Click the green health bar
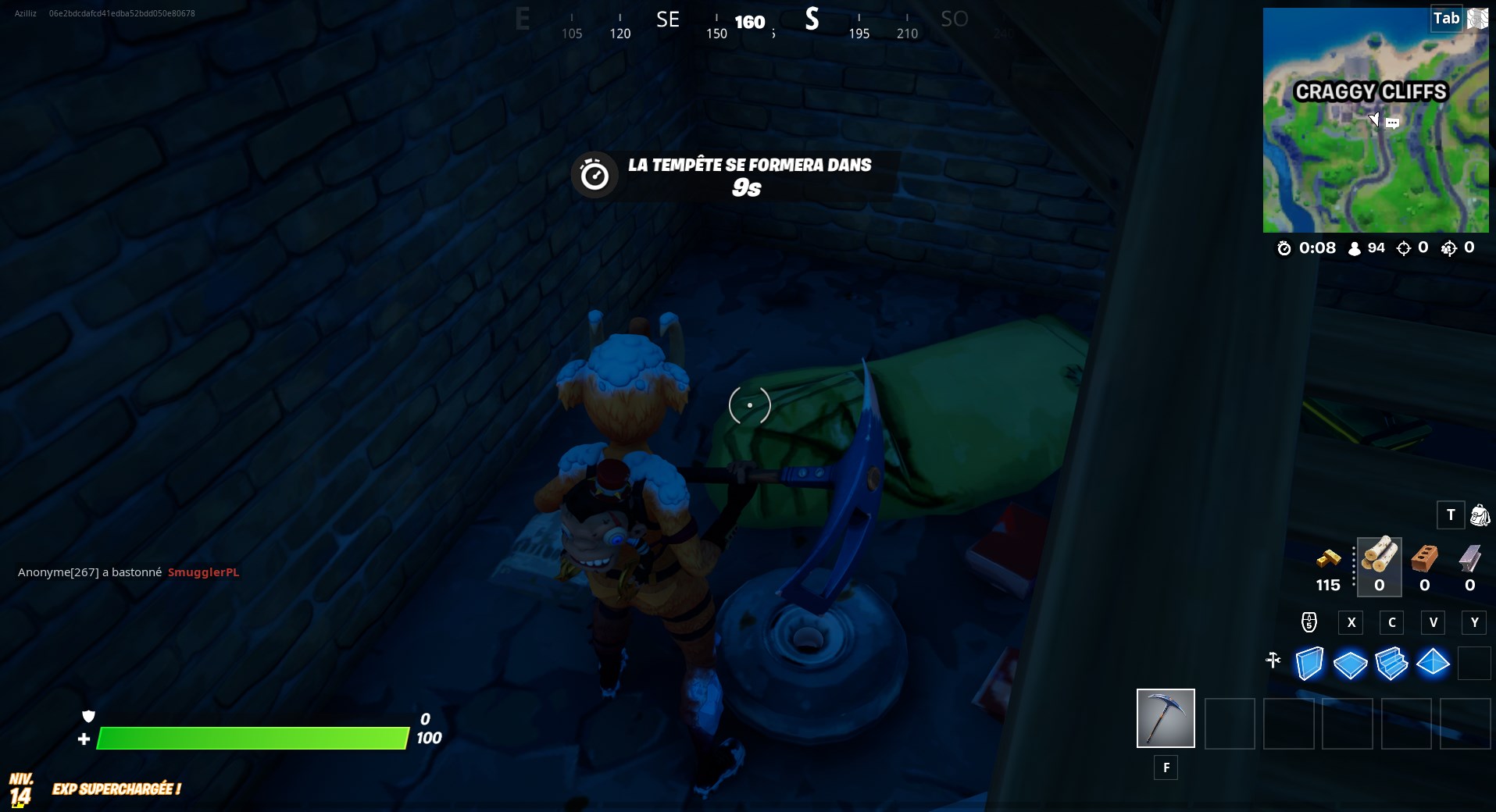Viewport: 1496px width, 812px height. pyautogui.click(x=250, y=736)
